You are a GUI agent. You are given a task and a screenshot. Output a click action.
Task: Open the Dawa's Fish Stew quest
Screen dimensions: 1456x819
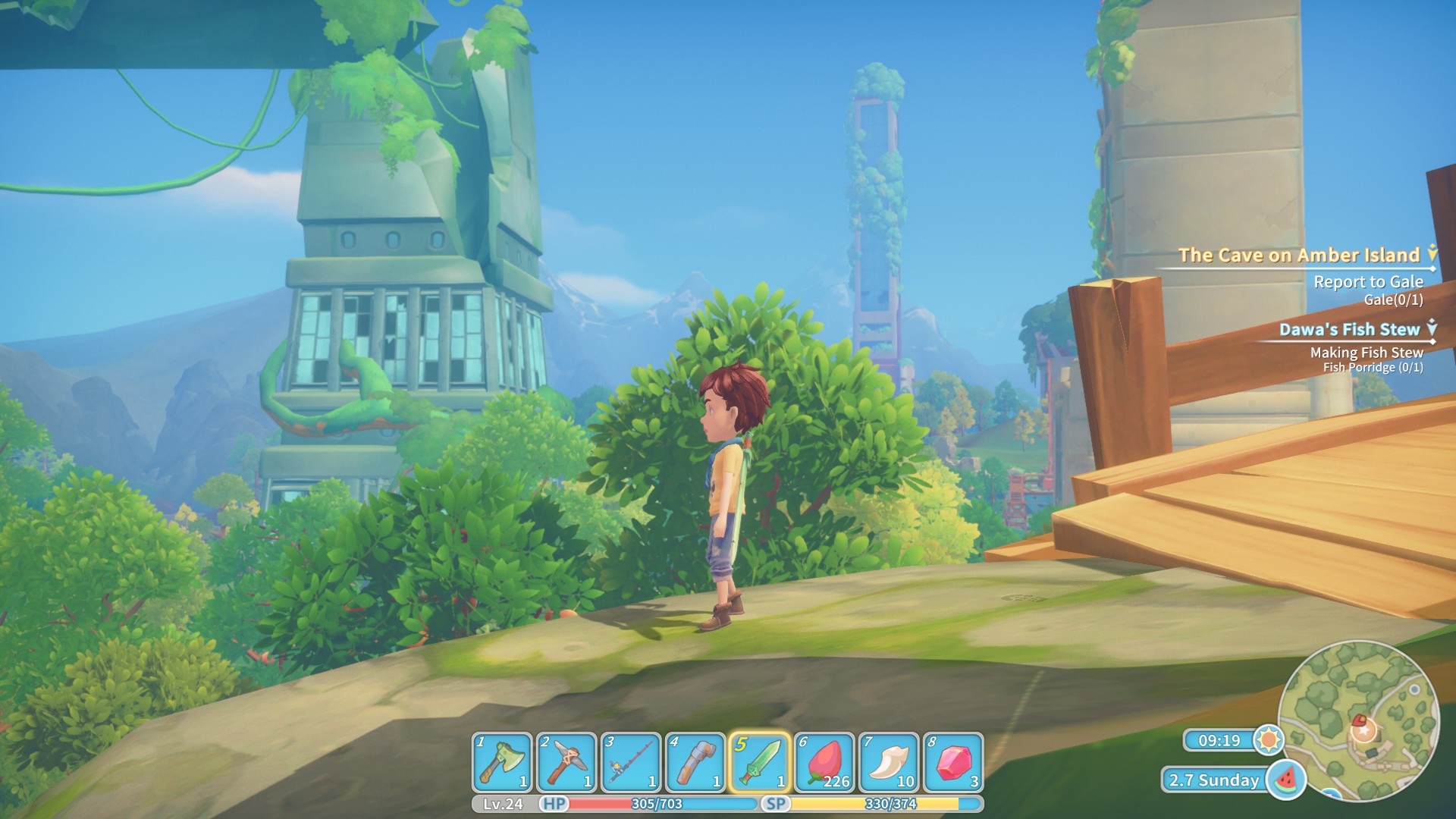[x=1349, y=329]
